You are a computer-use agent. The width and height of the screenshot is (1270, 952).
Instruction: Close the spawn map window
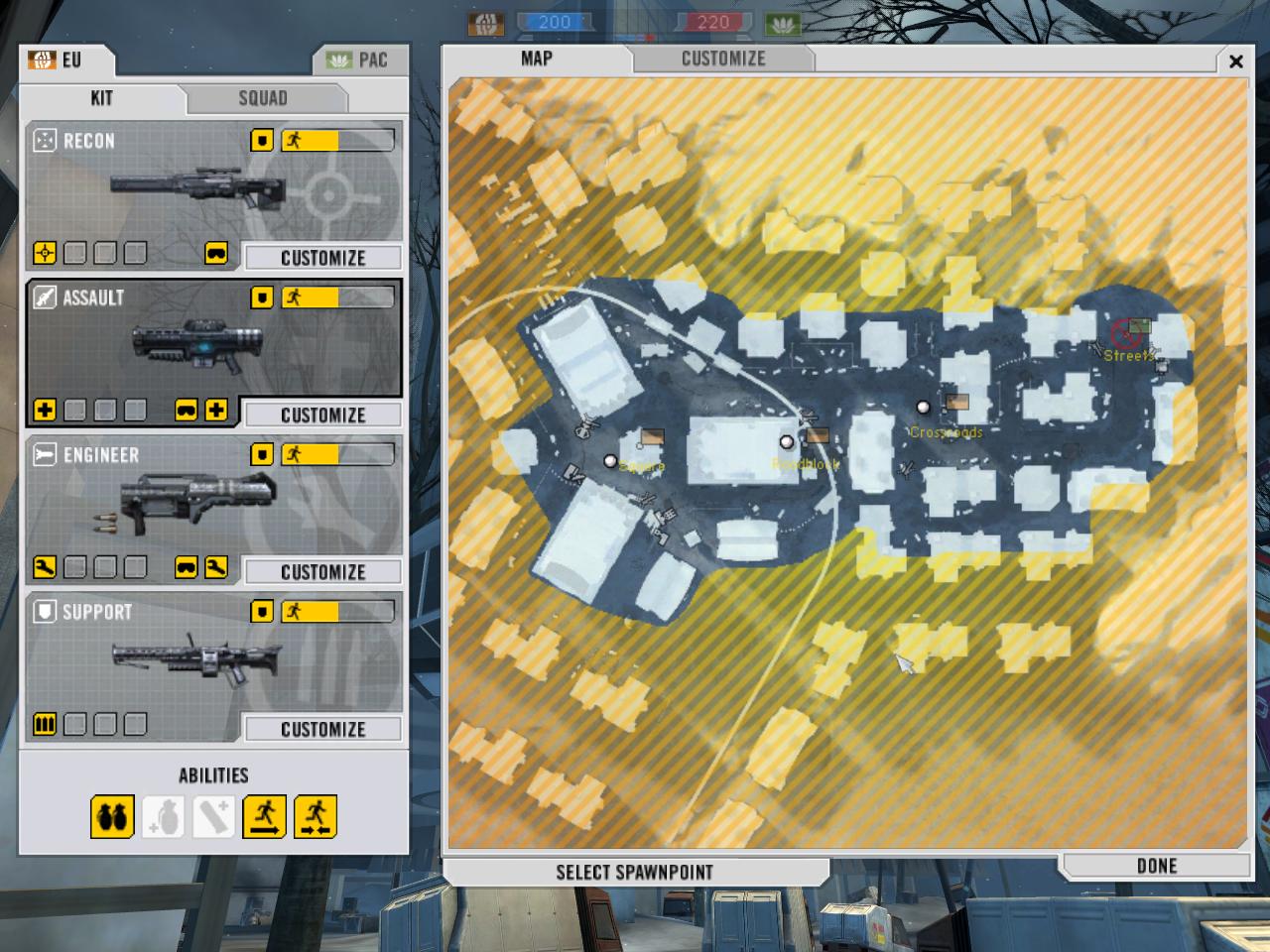coord(1235,61)
